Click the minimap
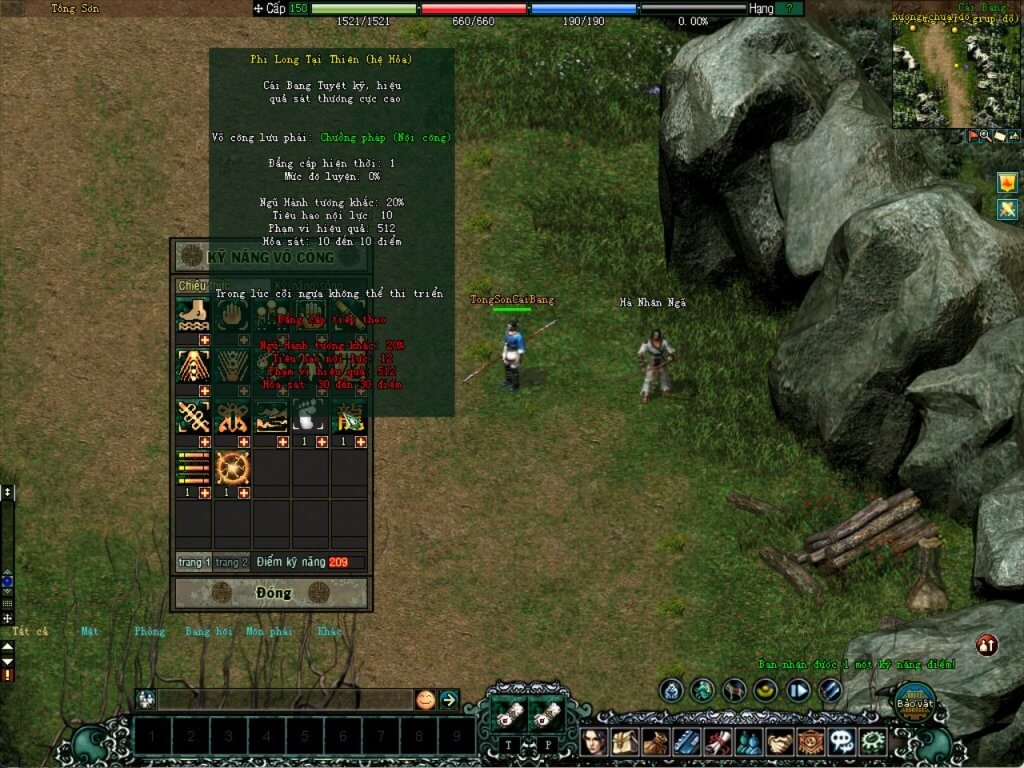 (x=957, y=65)
